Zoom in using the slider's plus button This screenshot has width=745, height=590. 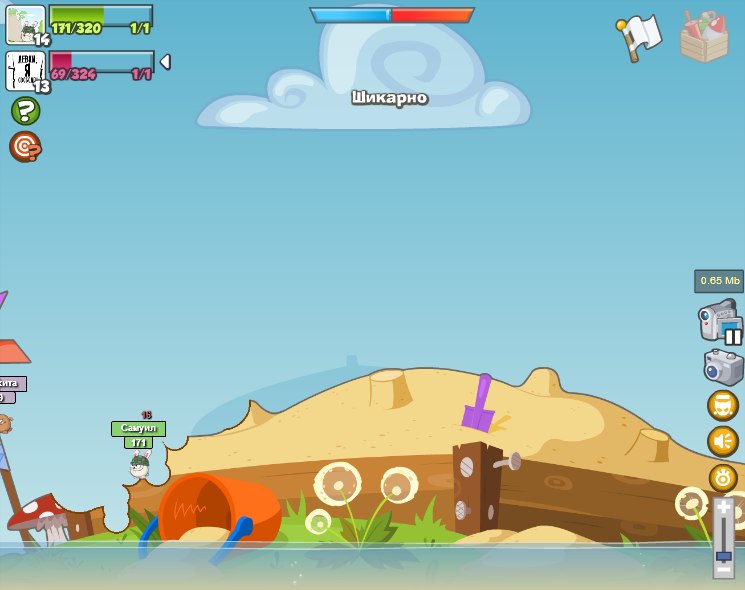click(x=723, y=508)
